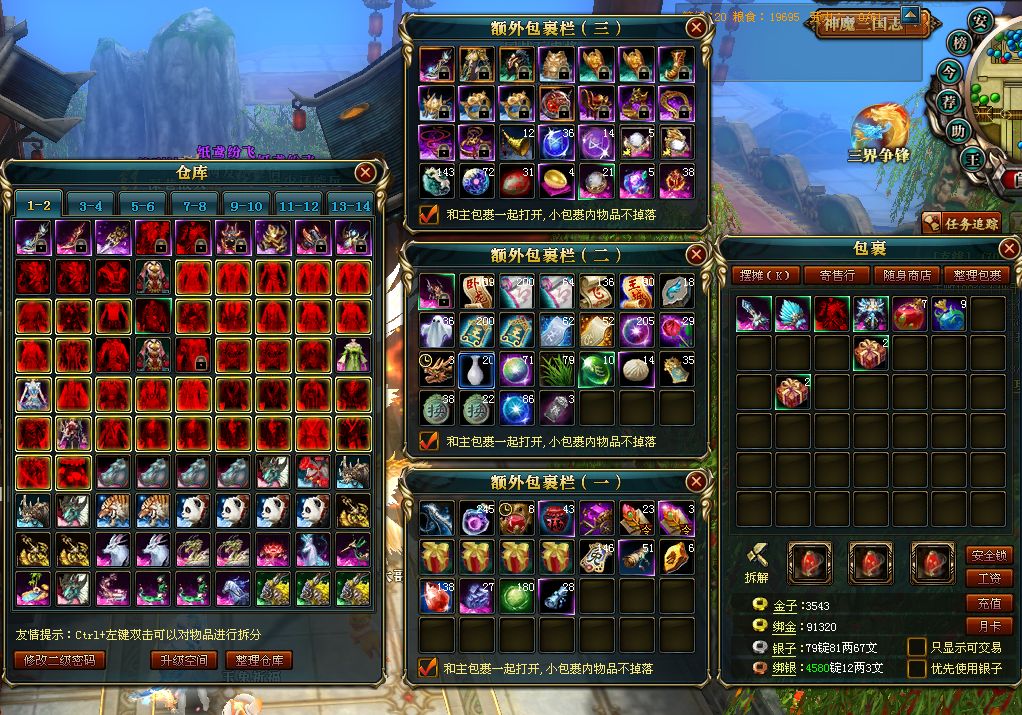Switch to warehouse tab 3-4
Image resolution: width=1022 pixels, height=715 pixels.
(91, 205)
